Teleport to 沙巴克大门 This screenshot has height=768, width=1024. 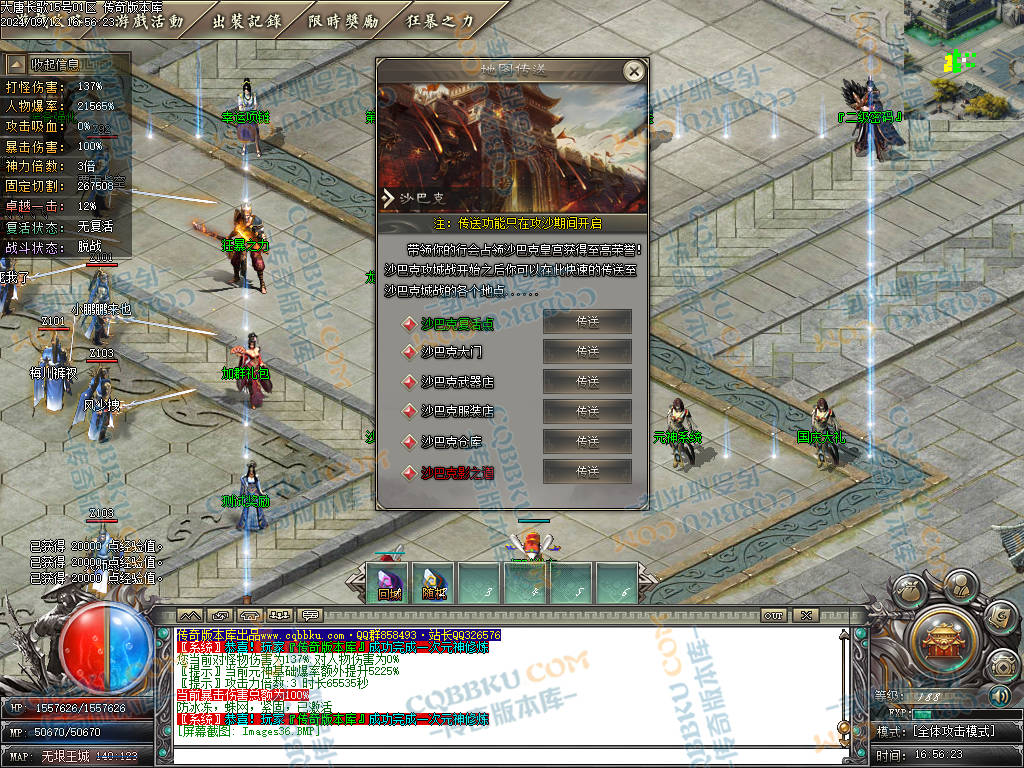click(x=587, y=352)
